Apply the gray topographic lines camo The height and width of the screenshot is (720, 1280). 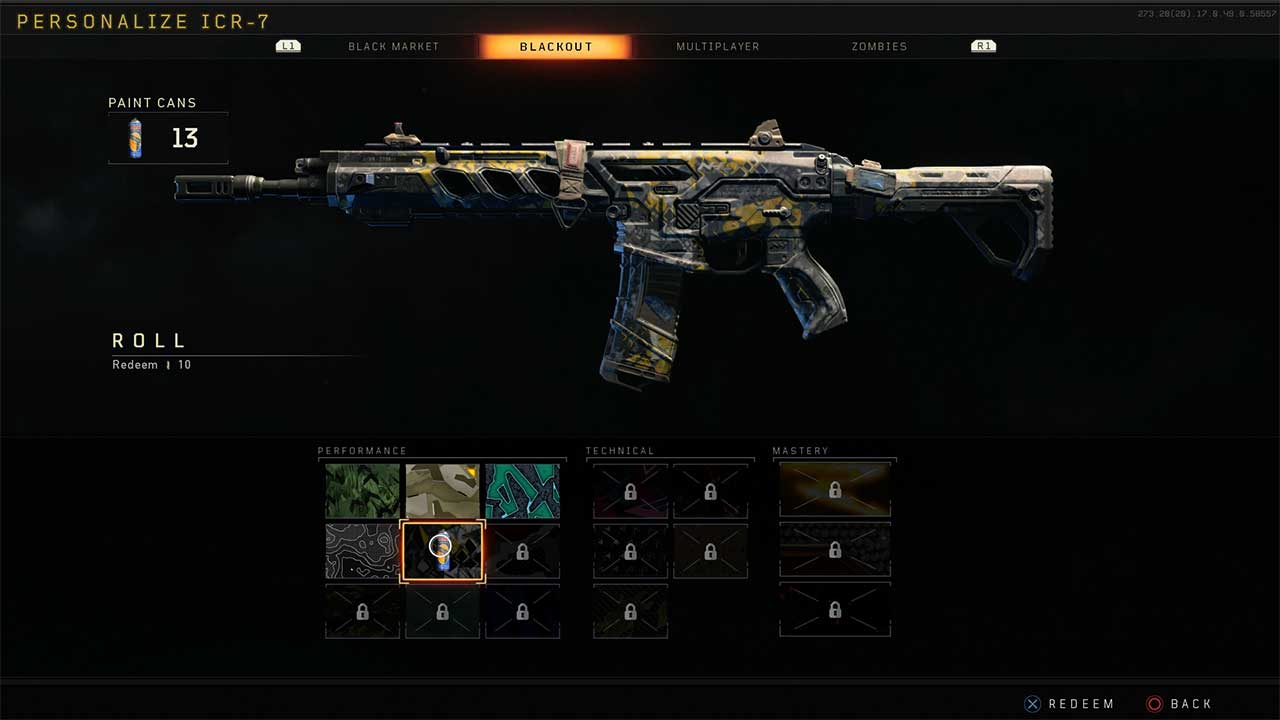tap(362, 551)
